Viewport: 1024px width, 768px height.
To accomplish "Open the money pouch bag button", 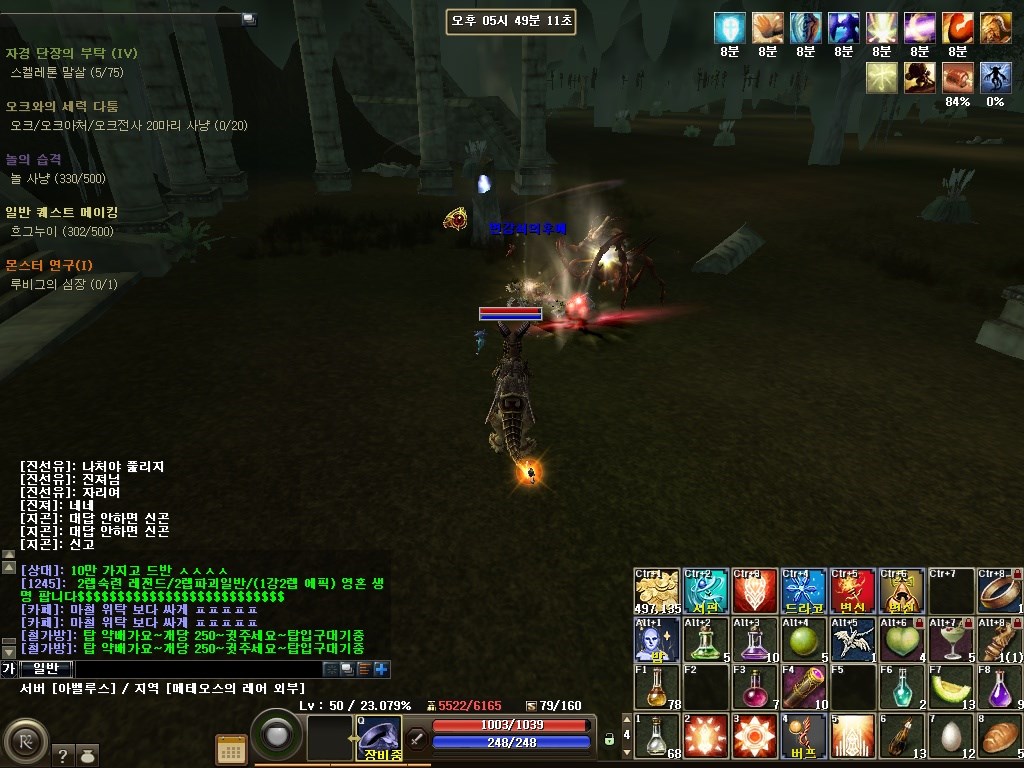I will coord(87,756).
